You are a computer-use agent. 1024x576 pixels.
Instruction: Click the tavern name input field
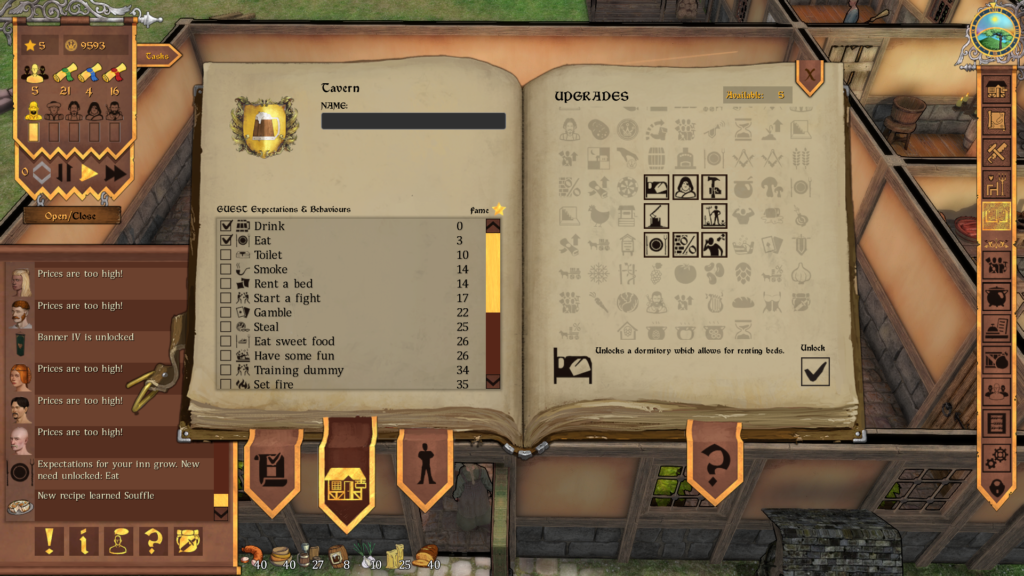pyautogui.click(x=413, y=121)
